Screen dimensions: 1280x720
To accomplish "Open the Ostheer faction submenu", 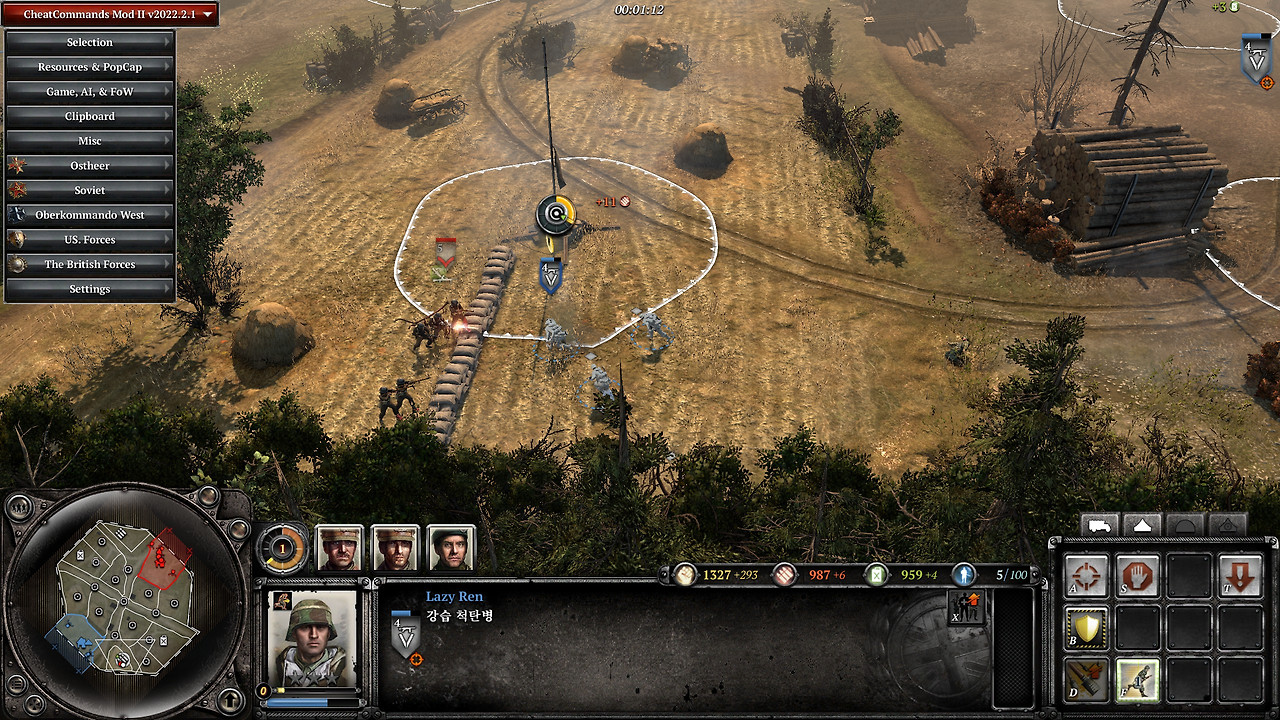I will coord(90,166).
